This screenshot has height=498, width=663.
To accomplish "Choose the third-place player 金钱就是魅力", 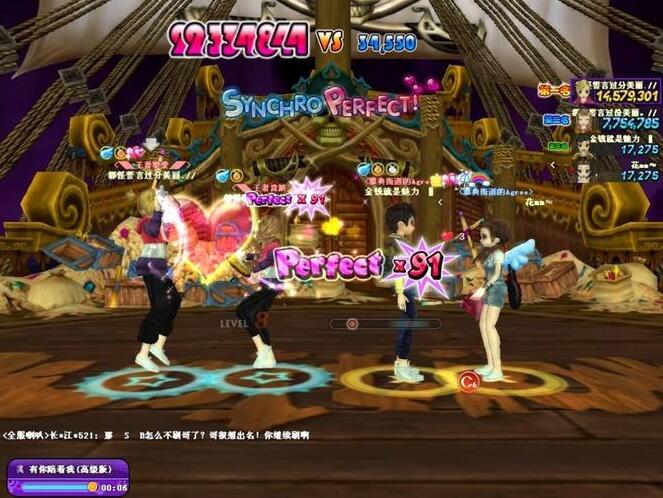I will pos(612,145).
